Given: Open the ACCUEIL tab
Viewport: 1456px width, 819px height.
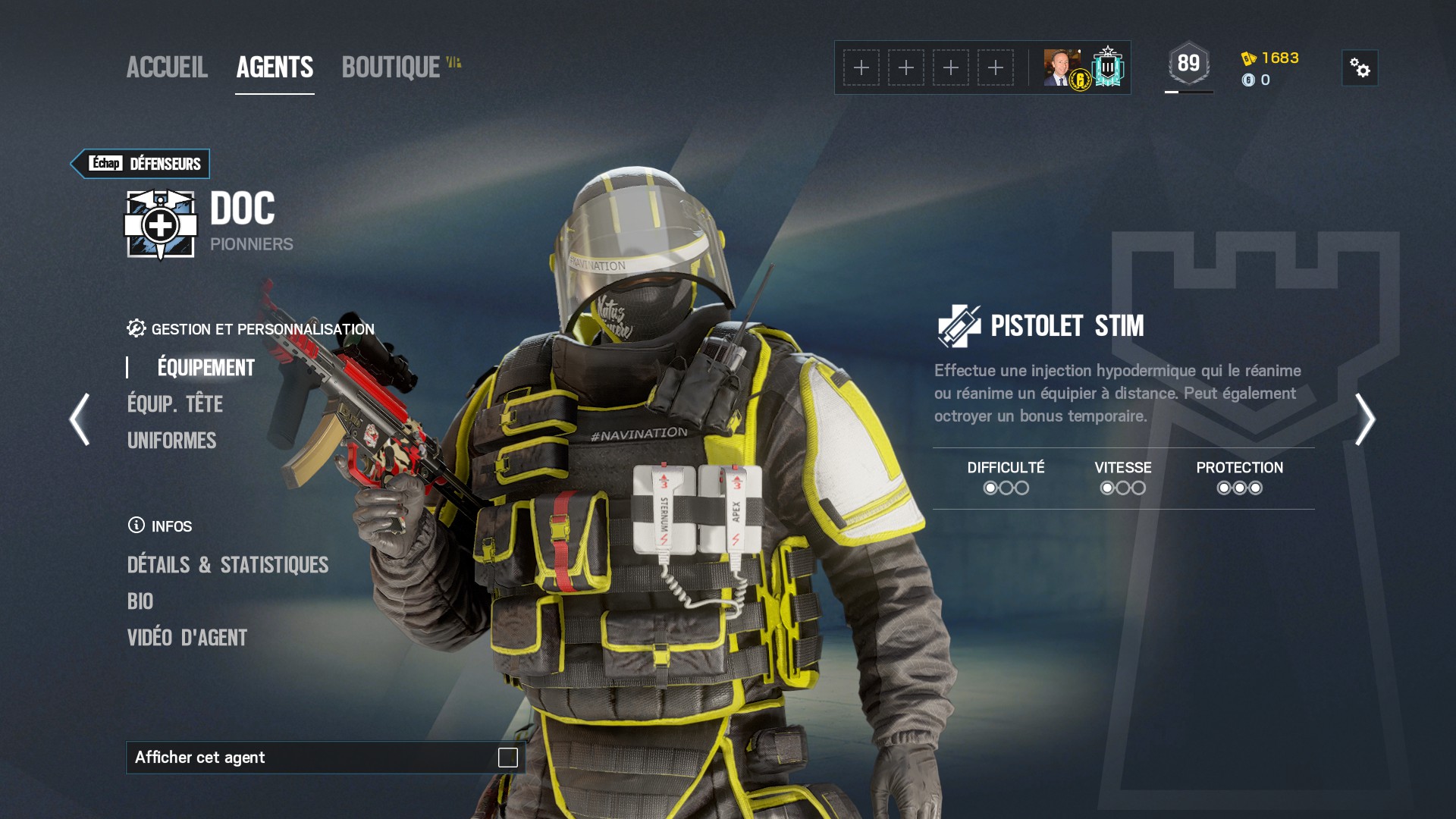Looking at the screenshot, I should [168, 68].
